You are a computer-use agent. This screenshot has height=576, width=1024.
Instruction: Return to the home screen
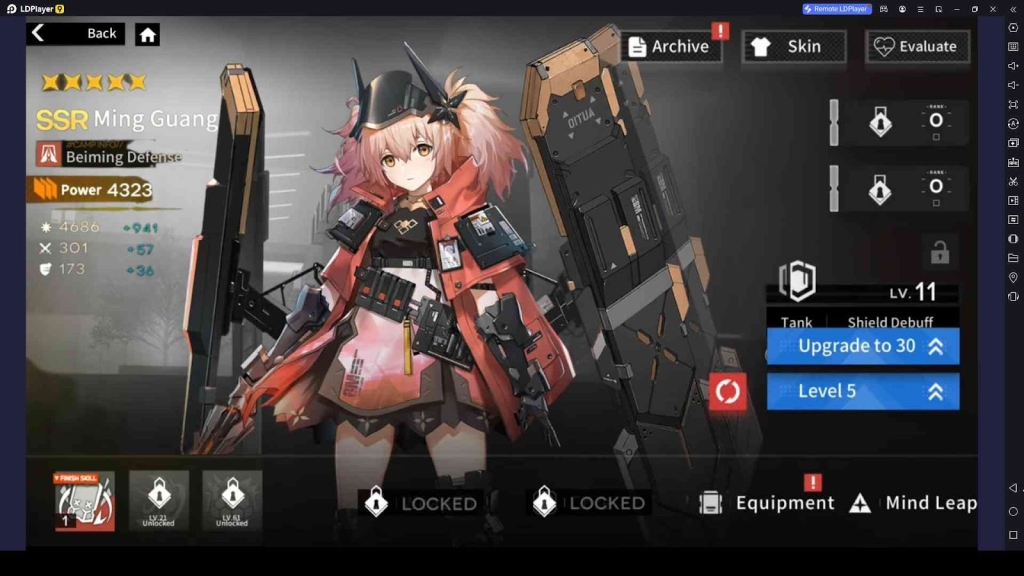coord(148,35)
